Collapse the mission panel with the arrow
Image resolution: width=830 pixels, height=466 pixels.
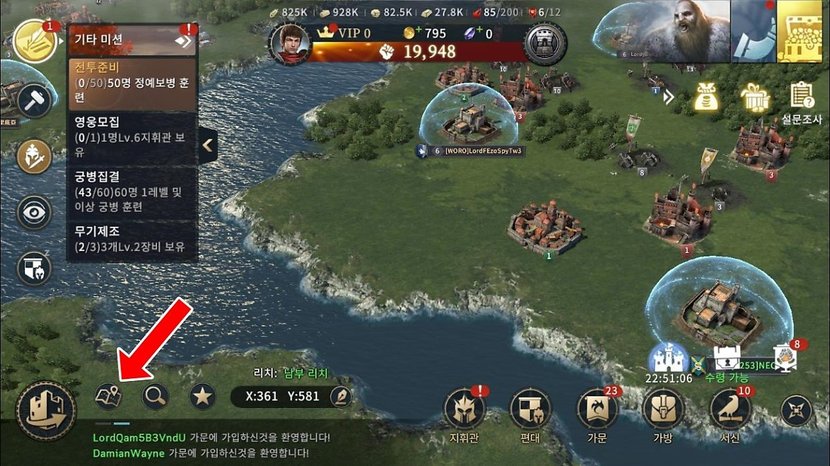(x=208, y=146)
